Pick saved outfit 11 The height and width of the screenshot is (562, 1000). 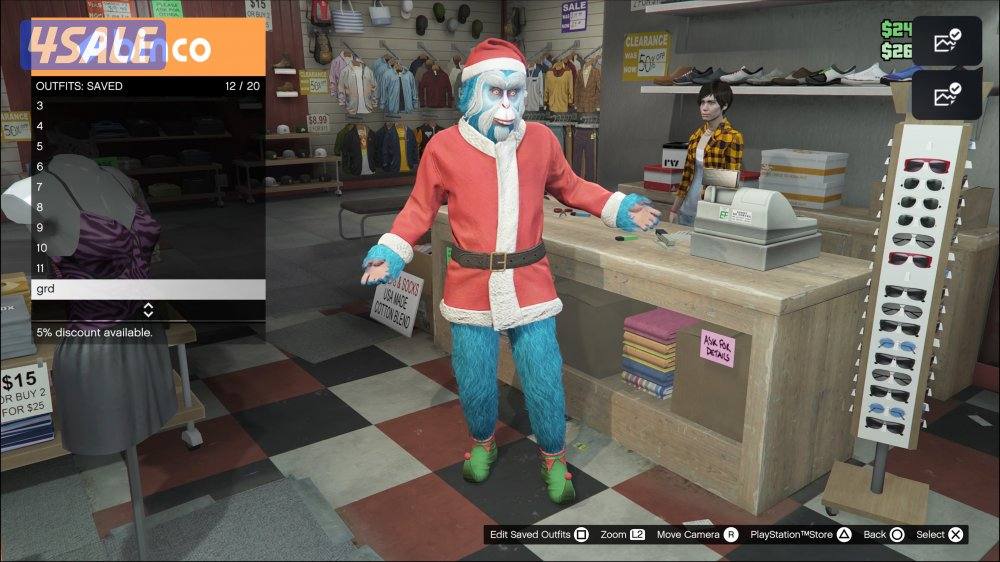[148, 269]
